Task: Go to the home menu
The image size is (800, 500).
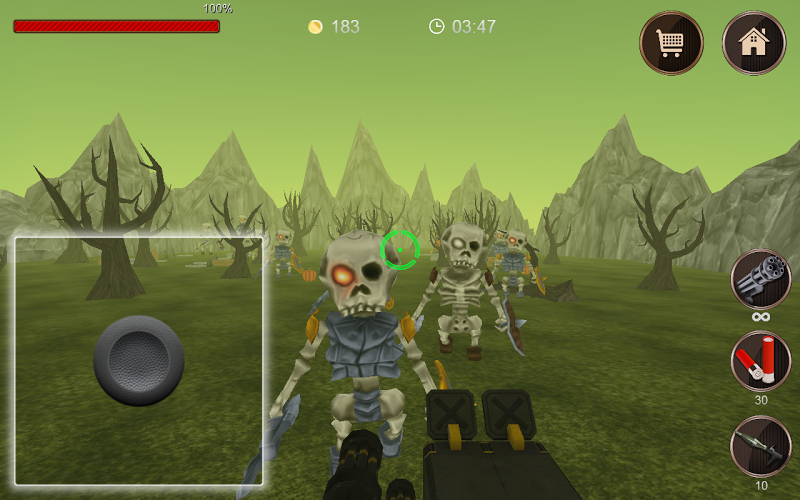Action: [753, 43]
